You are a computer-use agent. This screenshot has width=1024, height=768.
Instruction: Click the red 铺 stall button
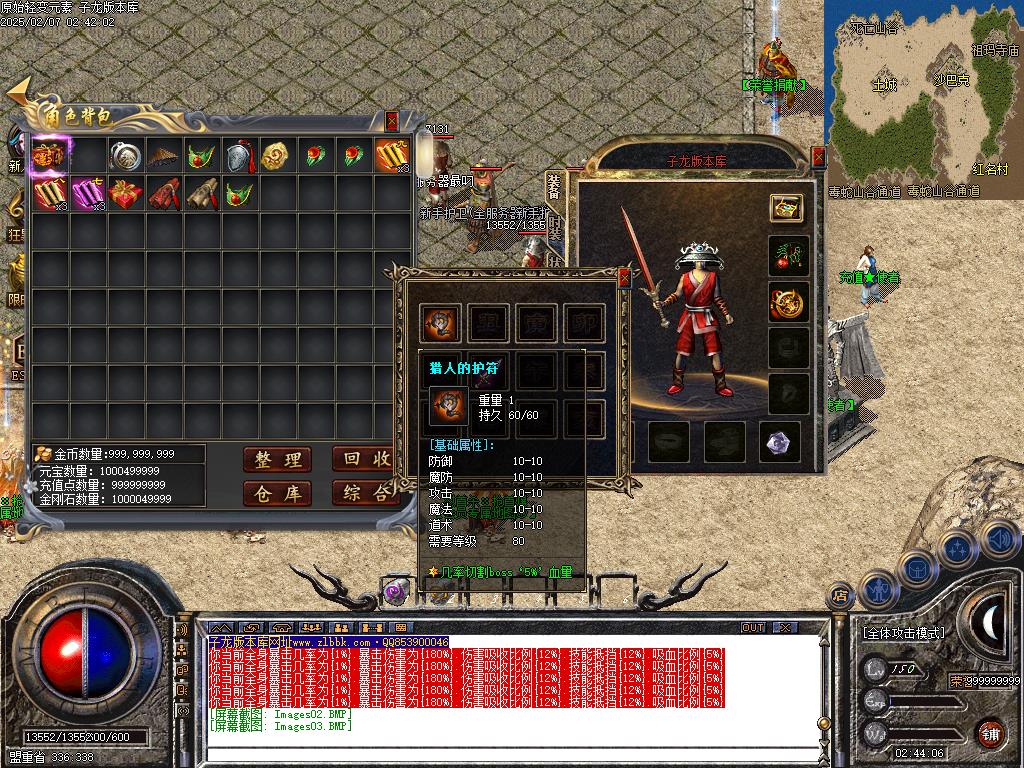(x=990, y=733)
